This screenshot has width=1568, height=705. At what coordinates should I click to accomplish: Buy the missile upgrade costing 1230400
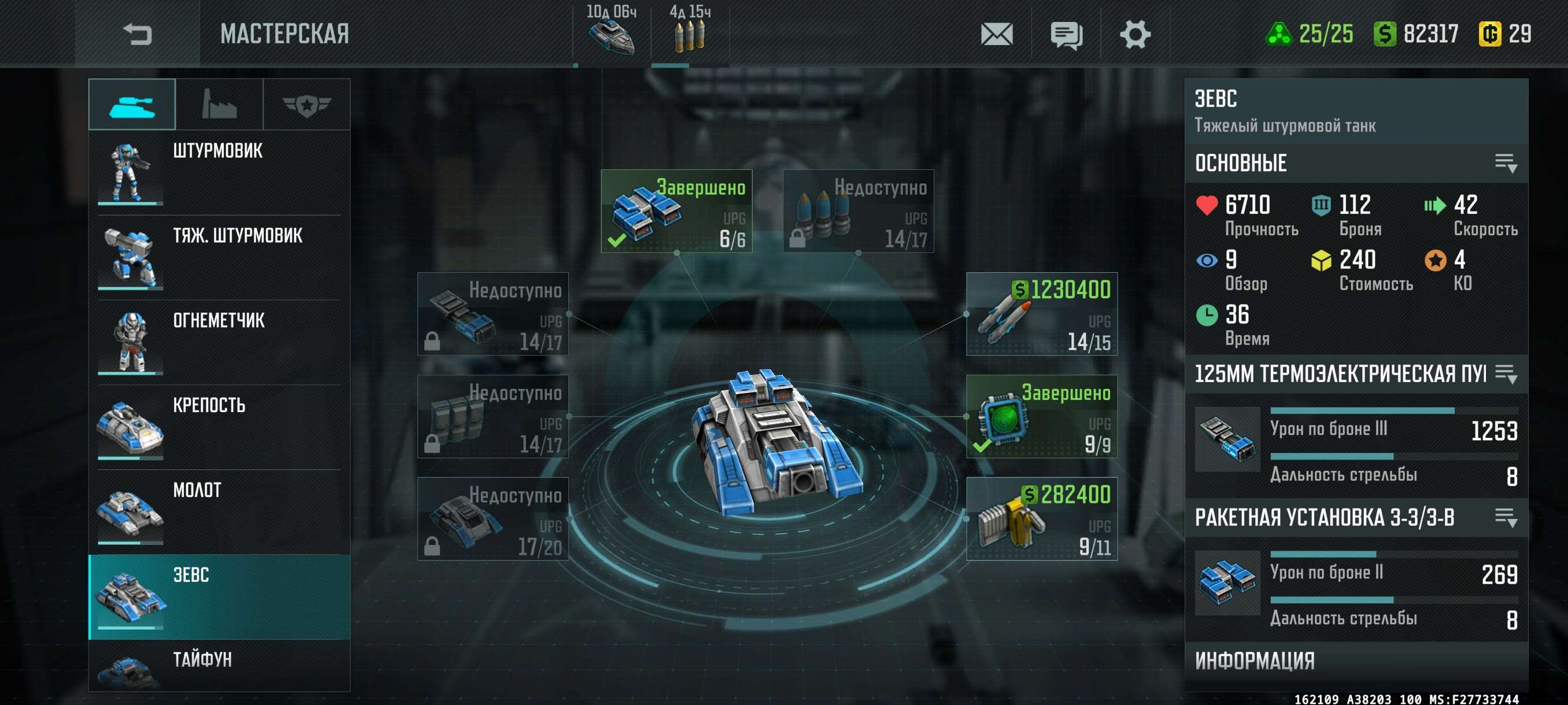[1041, 314]
